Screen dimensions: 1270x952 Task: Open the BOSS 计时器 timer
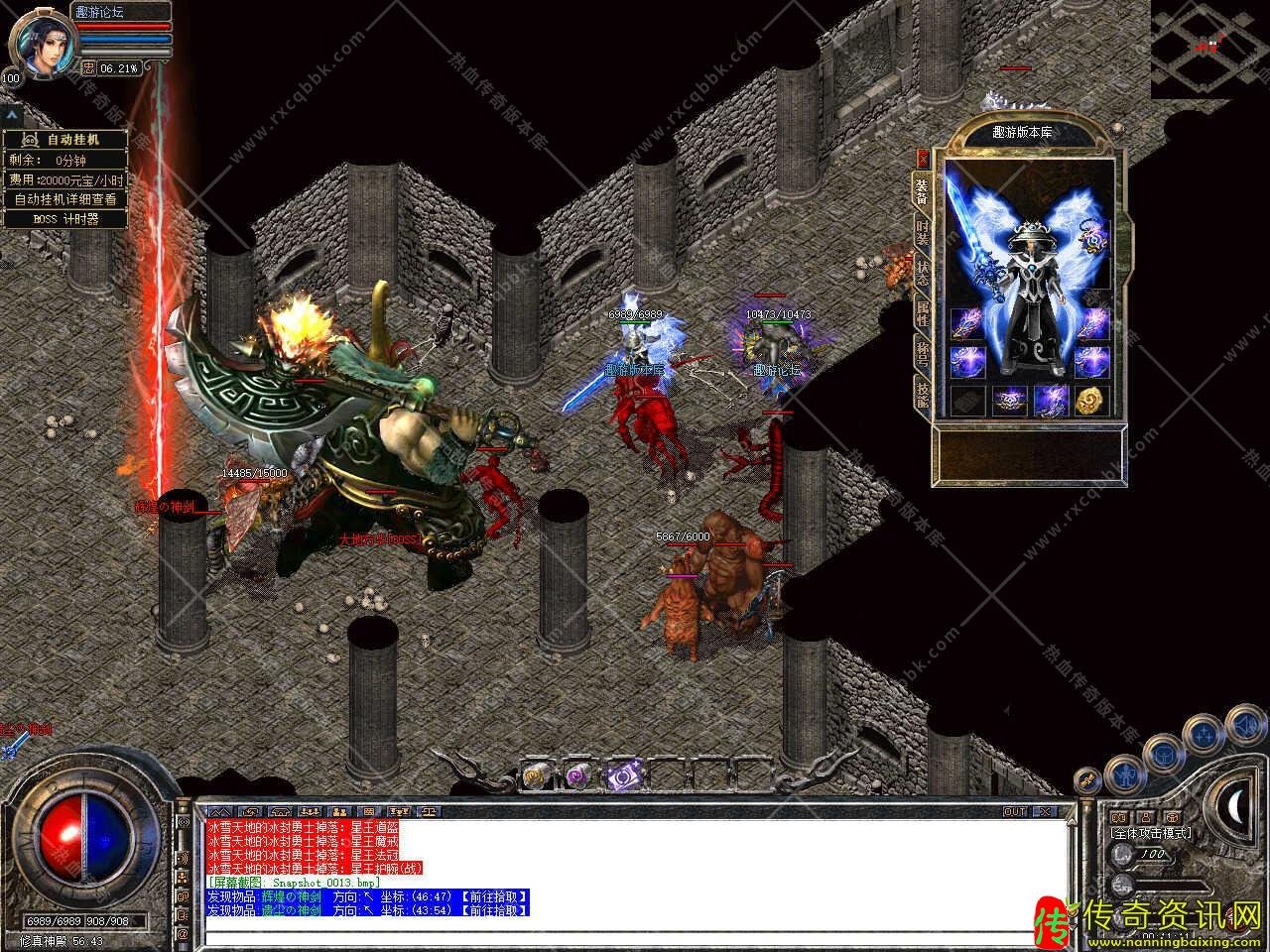tap(64, 219)
